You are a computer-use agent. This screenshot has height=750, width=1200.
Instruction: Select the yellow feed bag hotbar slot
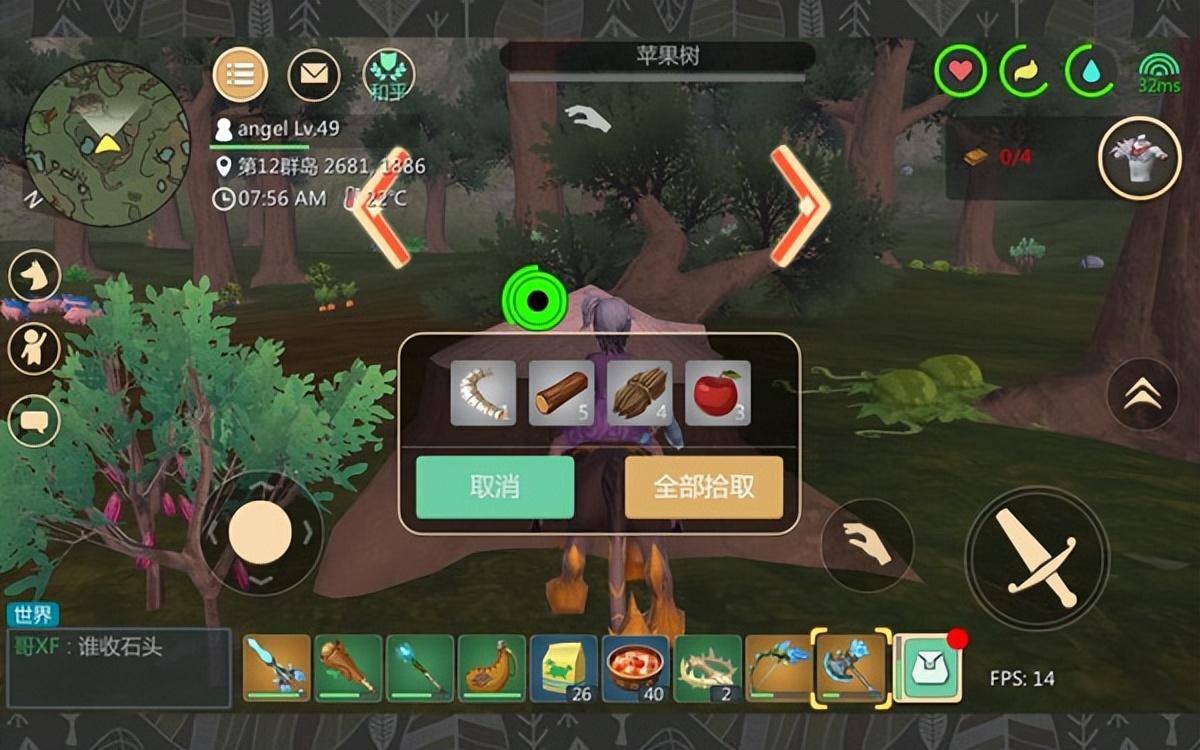564,668
